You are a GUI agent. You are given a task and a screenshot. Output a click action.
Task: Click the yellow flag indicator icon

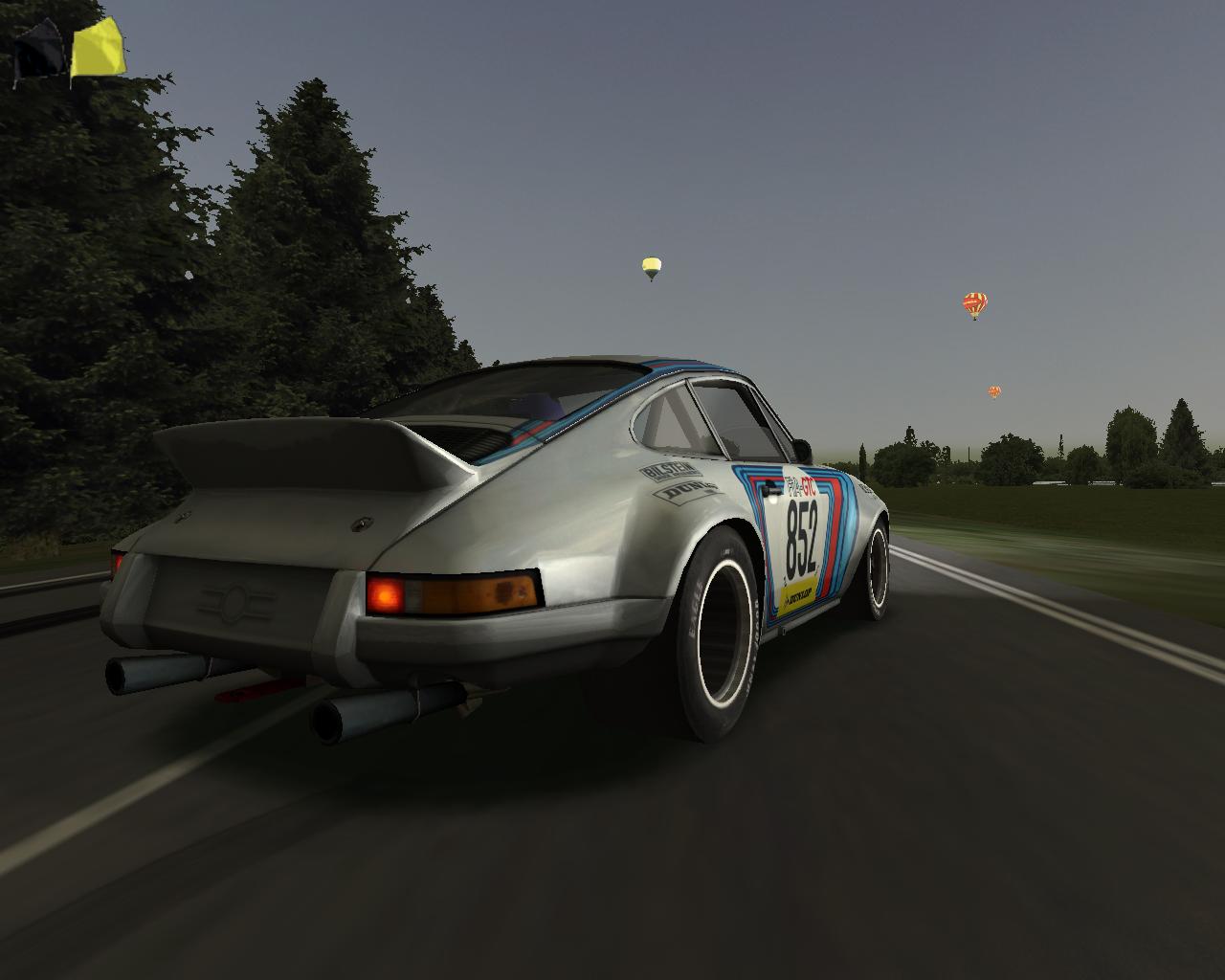tap(97, 50)
